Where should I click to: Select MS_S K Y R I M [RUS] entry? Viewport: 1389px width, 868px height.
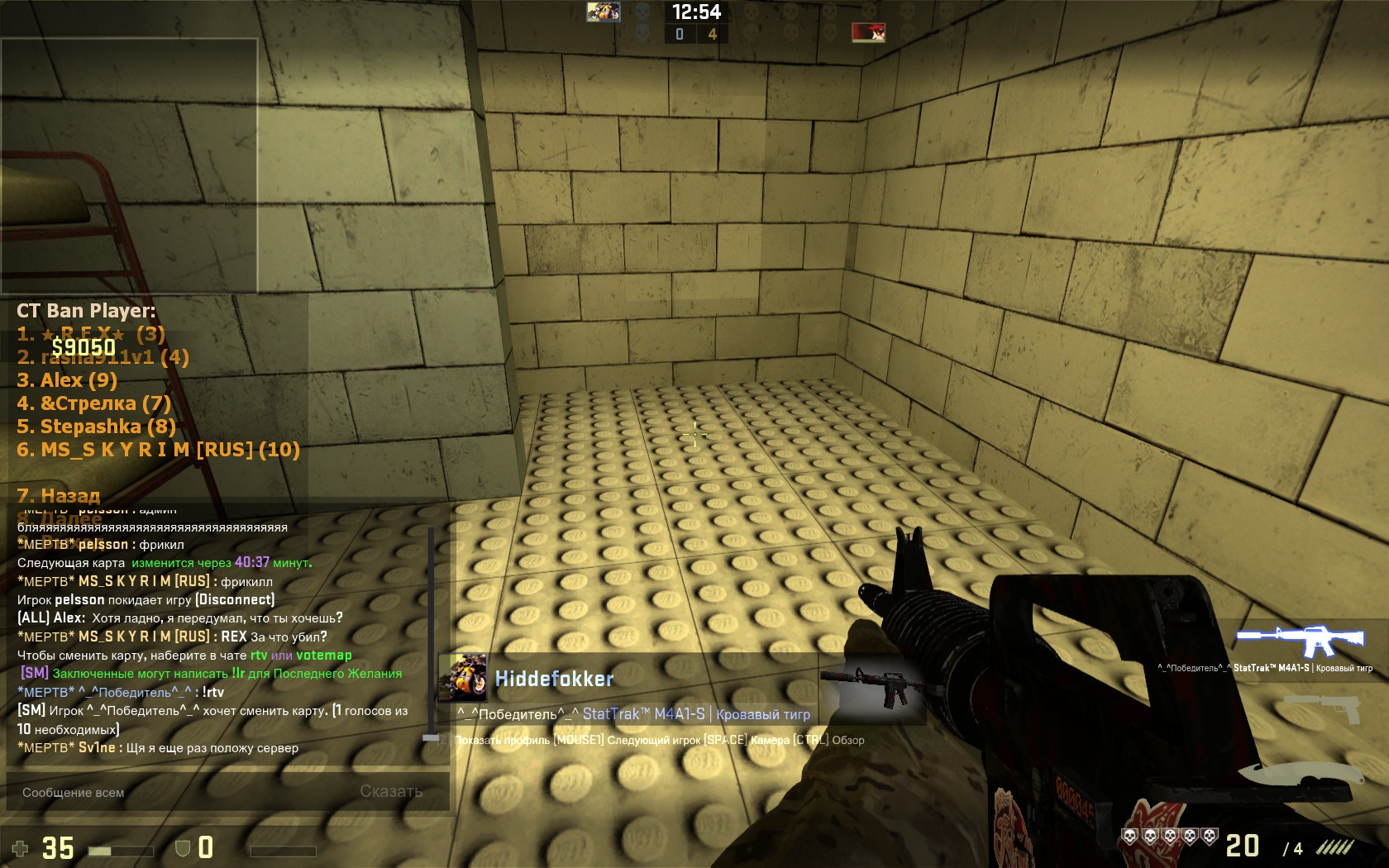158,450
